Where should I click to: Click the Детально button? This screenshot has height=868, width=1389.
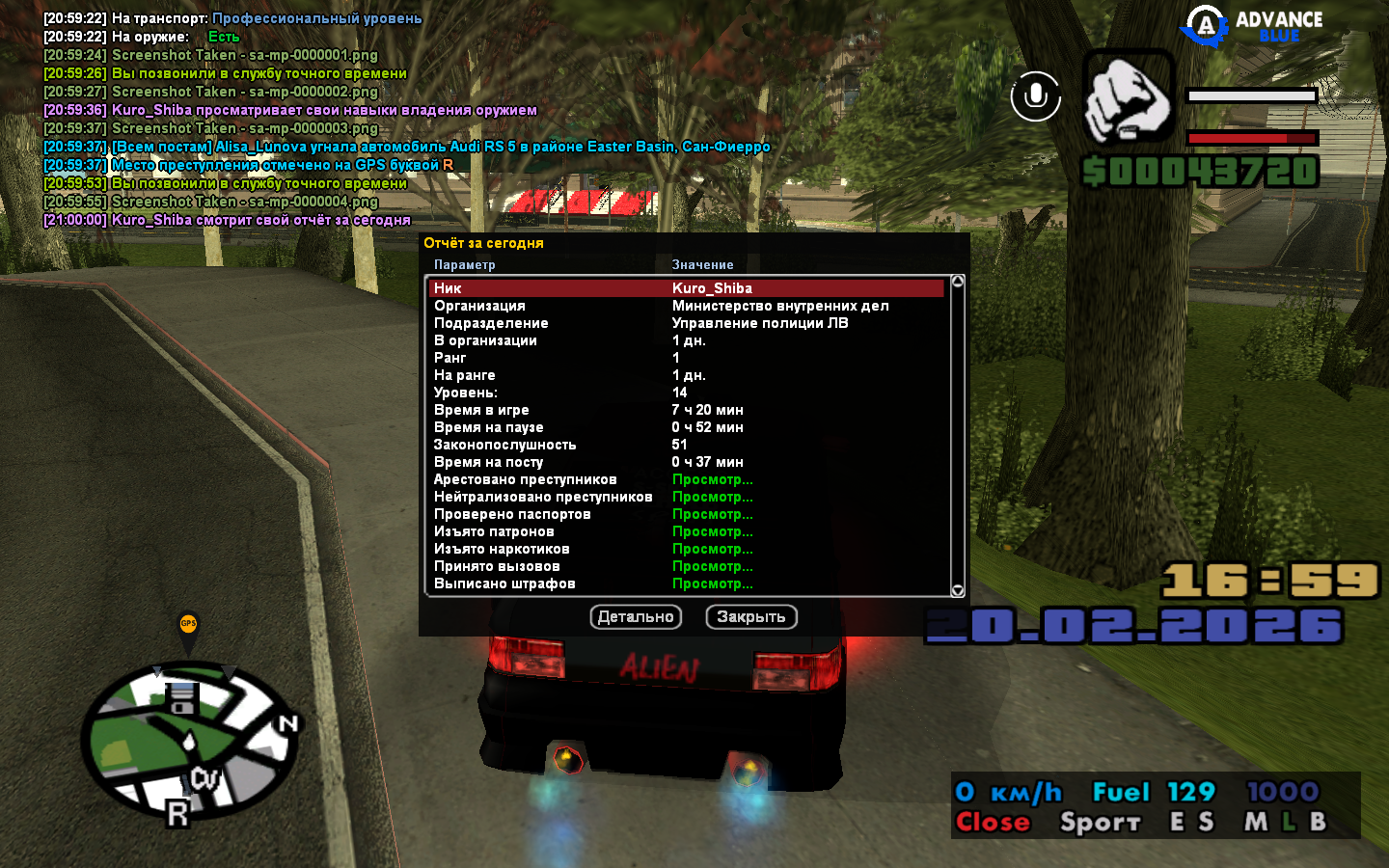636,617
